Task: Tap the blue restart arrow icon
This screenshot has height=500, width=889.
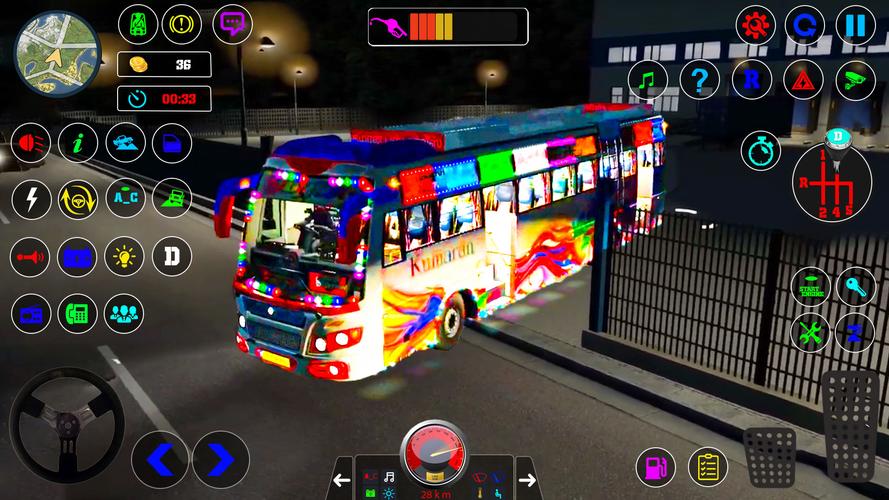Action: coord(805,25)
